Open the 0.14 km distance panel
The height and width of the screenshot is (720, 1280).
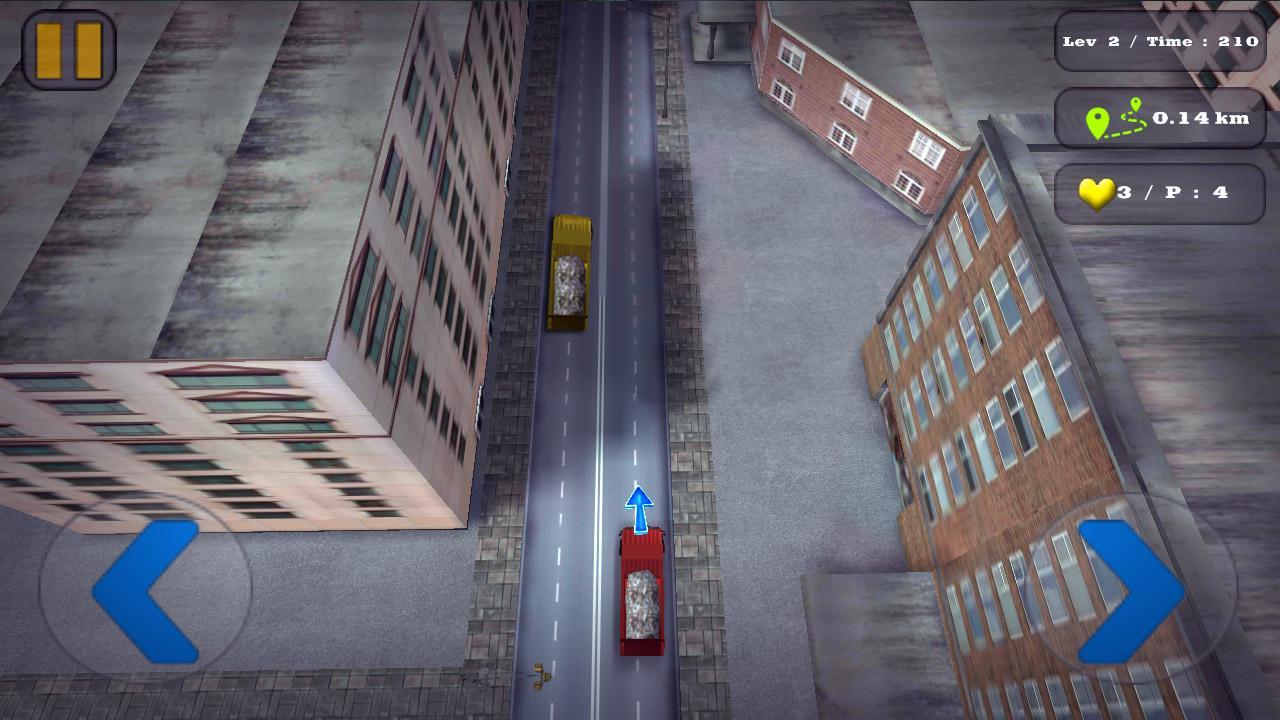[1160, 117]
